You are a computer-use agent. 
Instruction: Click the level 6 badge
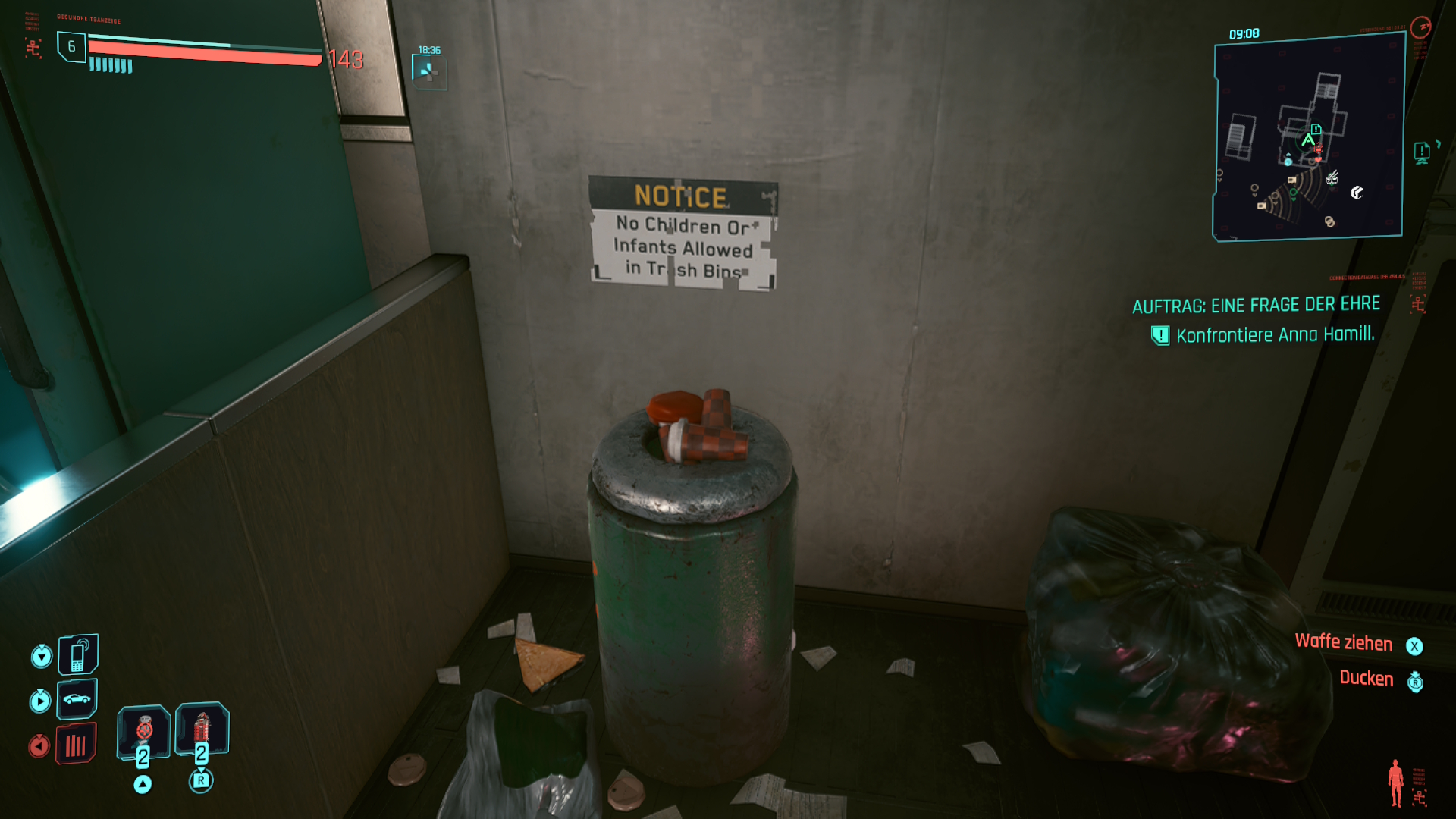click(x=71, y=47)
